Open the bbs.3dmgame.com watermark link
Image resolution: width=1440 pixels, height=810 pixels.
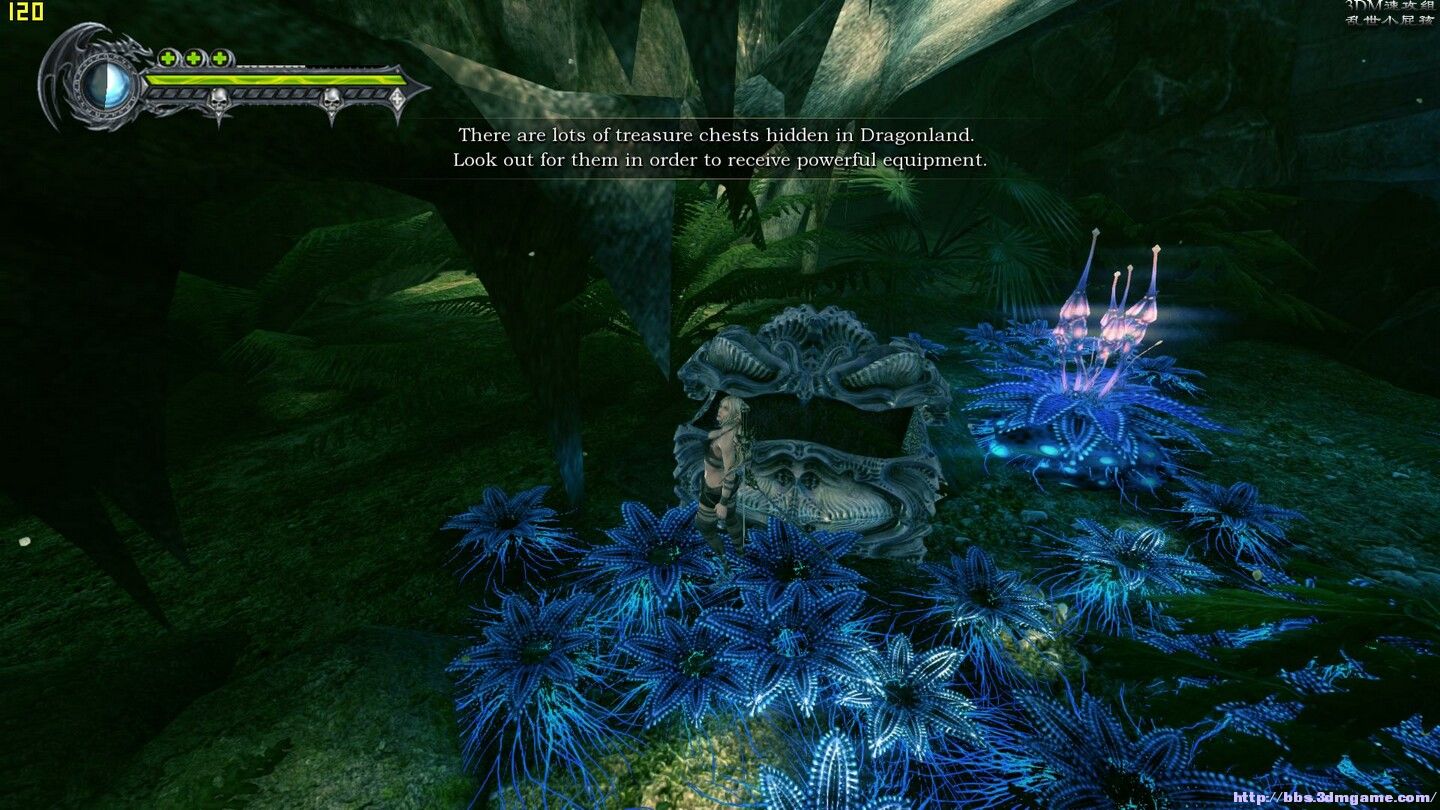(1333, 797)
